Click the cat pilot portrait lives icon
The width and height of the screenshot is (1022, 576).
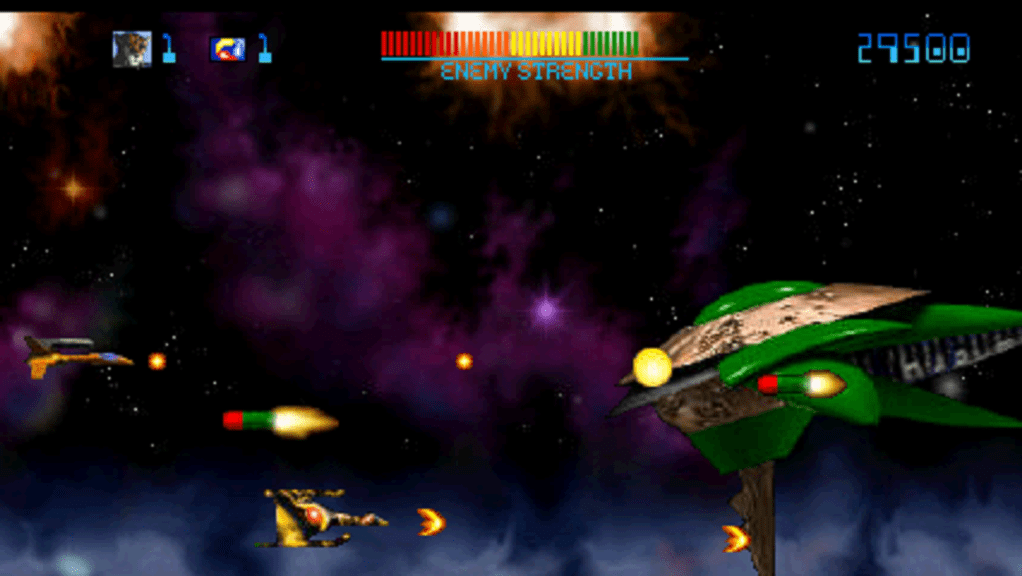[x=132, y=48]
